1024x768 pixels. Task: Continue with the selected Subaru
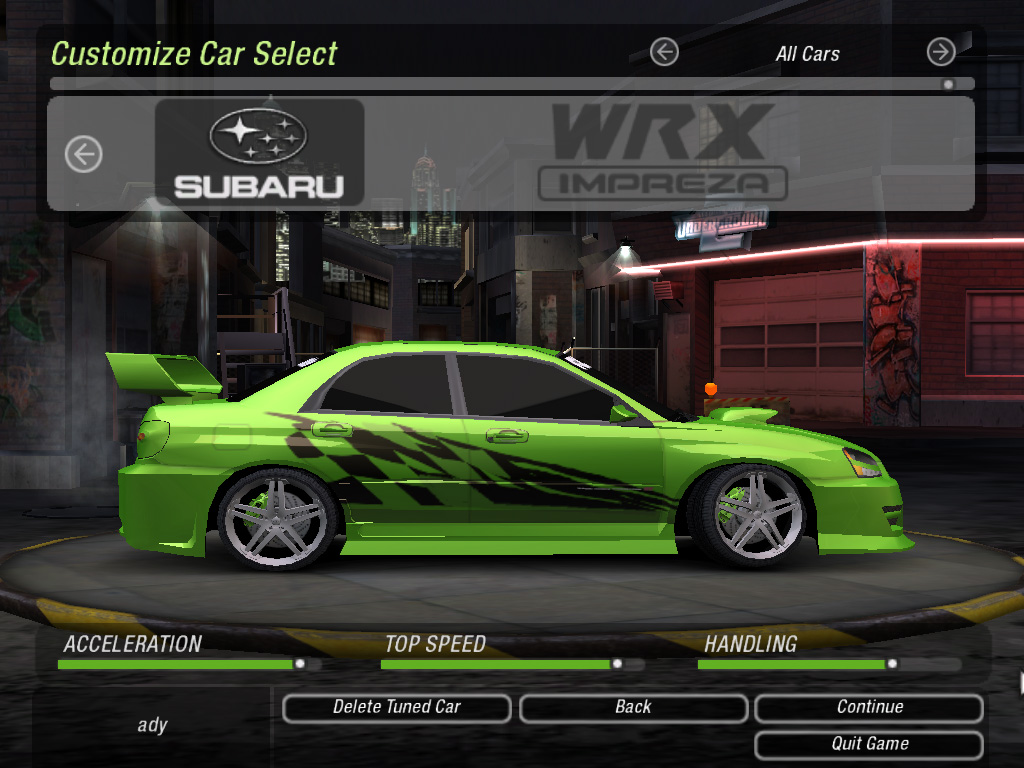pyautogui.click(x=869, y=708)
